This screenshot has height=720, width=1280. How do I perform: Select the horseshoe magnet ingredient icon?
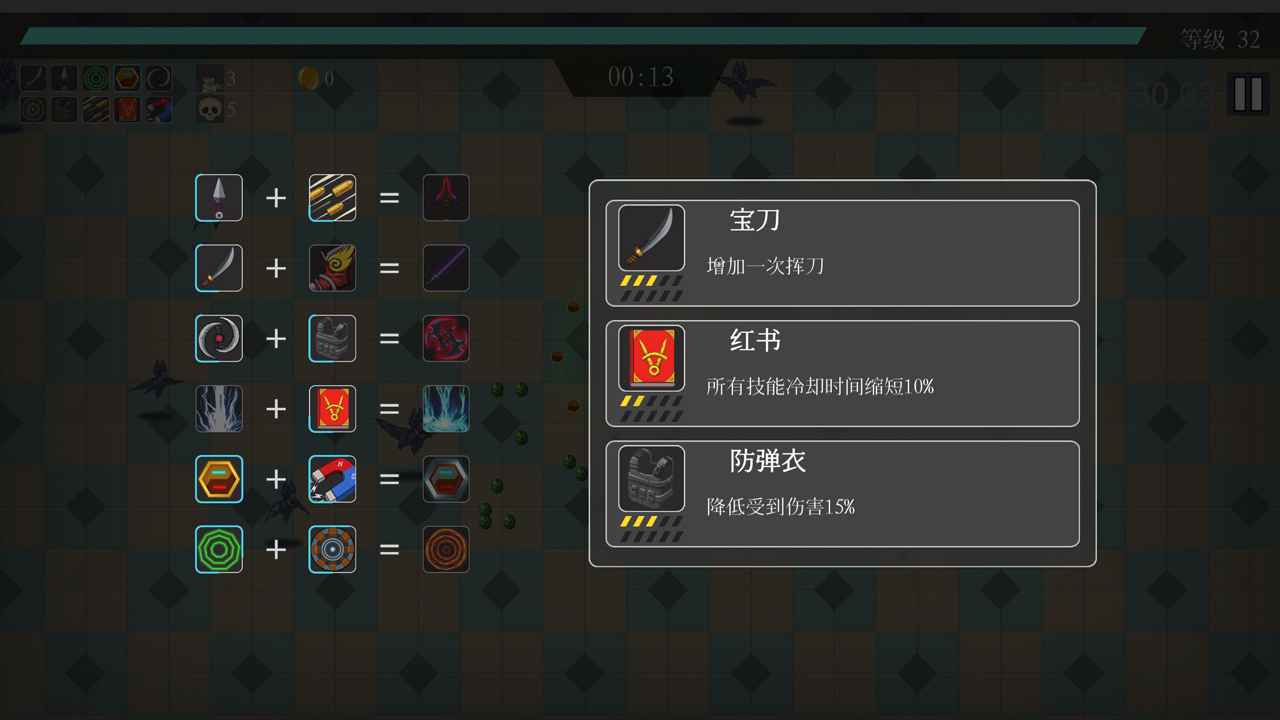point(332,479)
